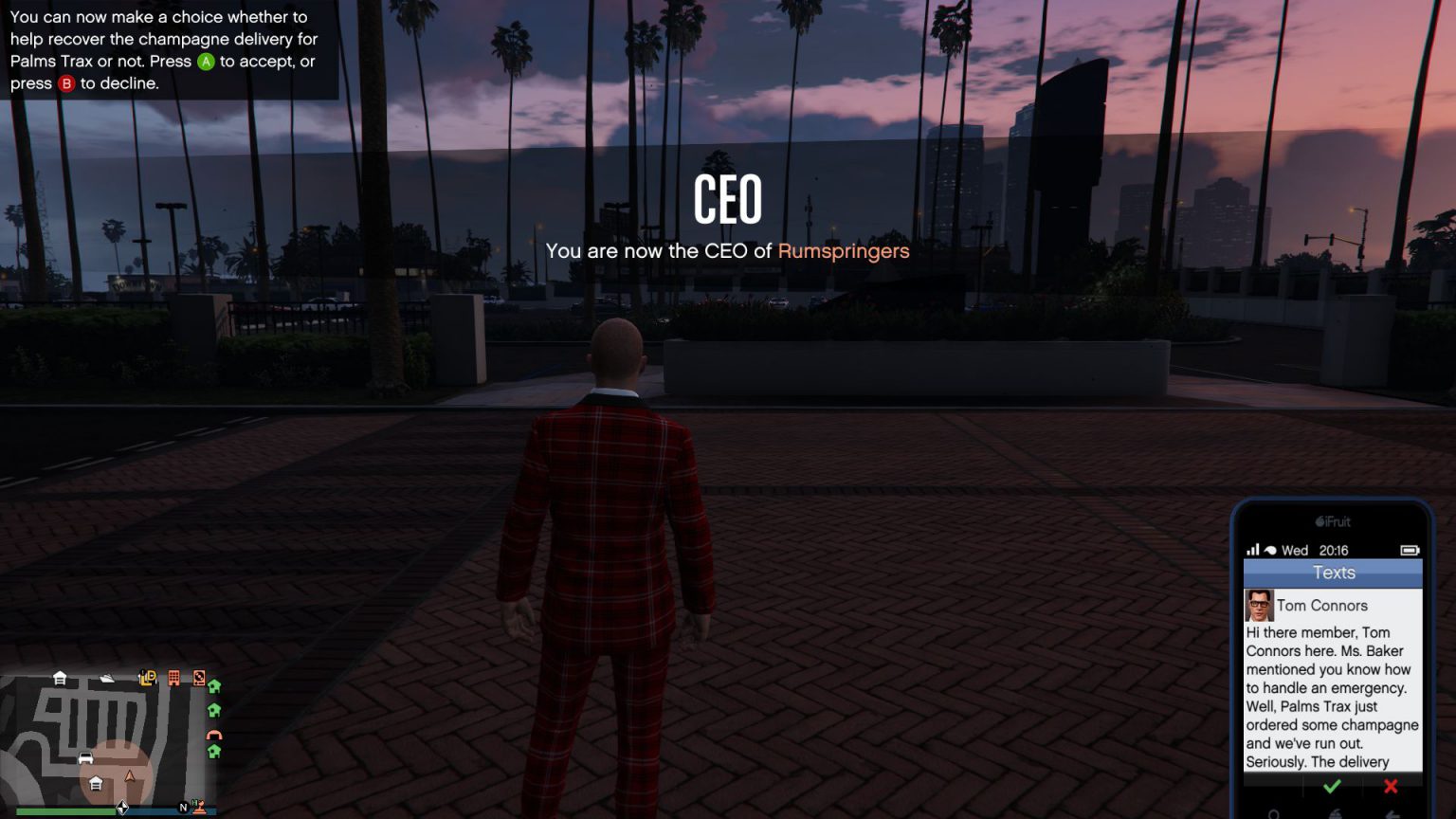Click the yellow LD logo blip on the minimap
The image size is (1456, 819).
click(147, 677)
